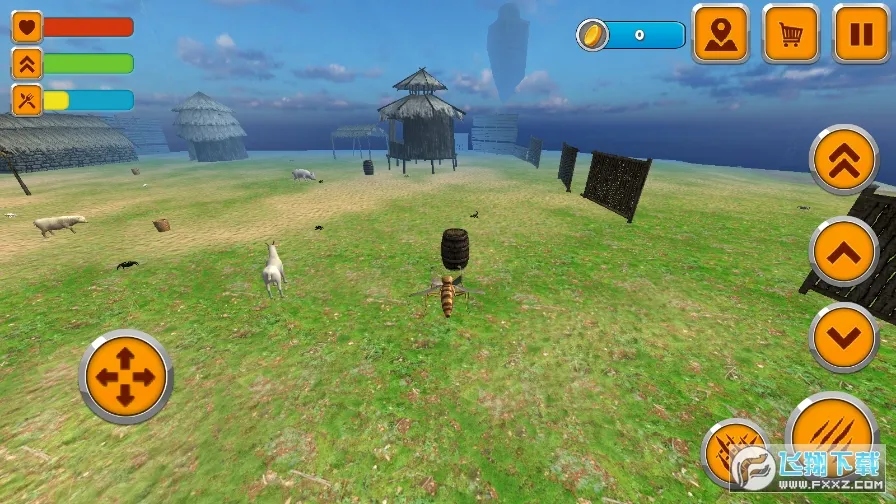Tap the double-chevron fly up button

click(844, 160)
